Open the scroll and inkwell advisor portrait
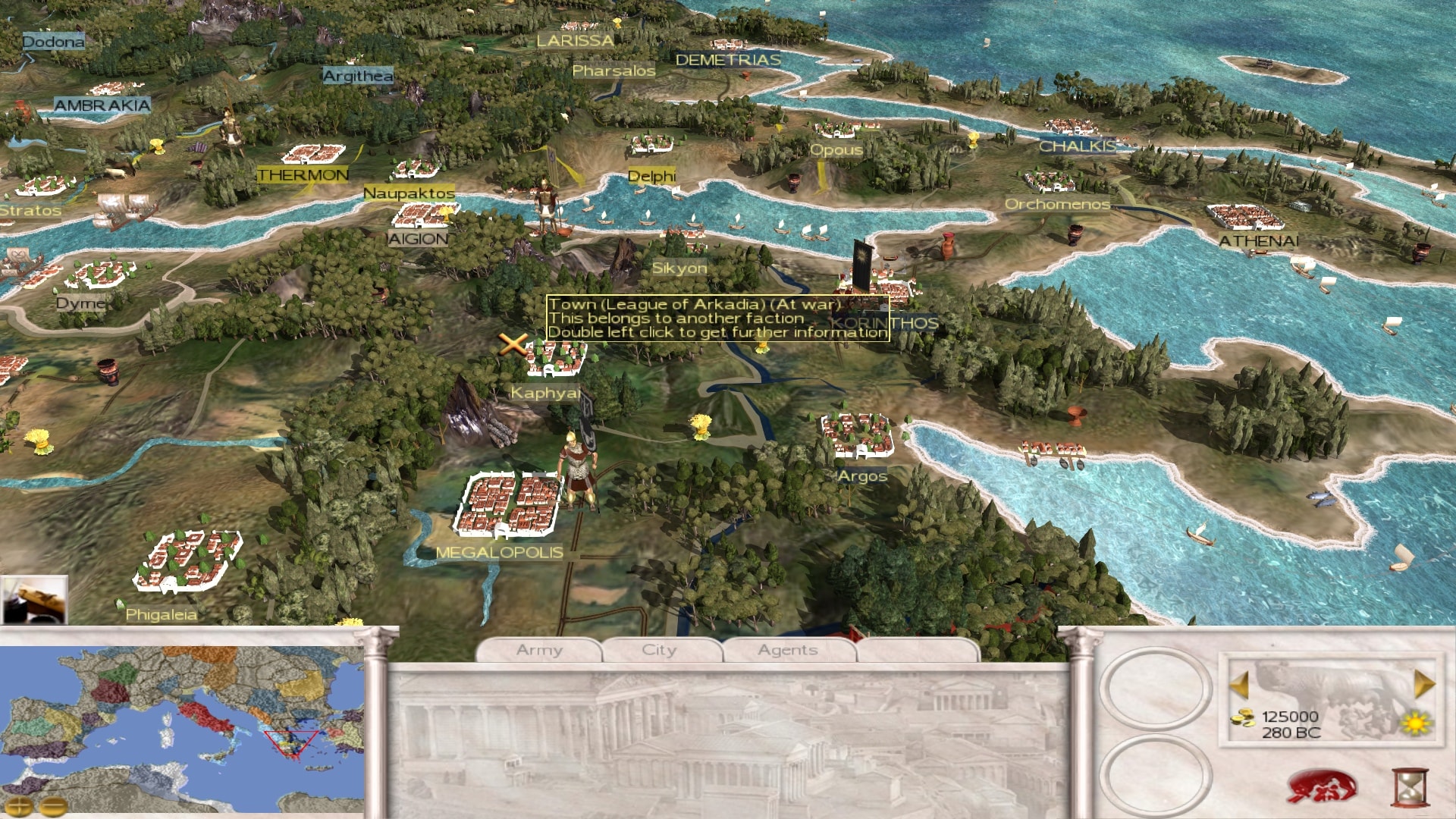The width and height of the screenshot is (1456, 819). pyautogui.click(x=34, y=599)
